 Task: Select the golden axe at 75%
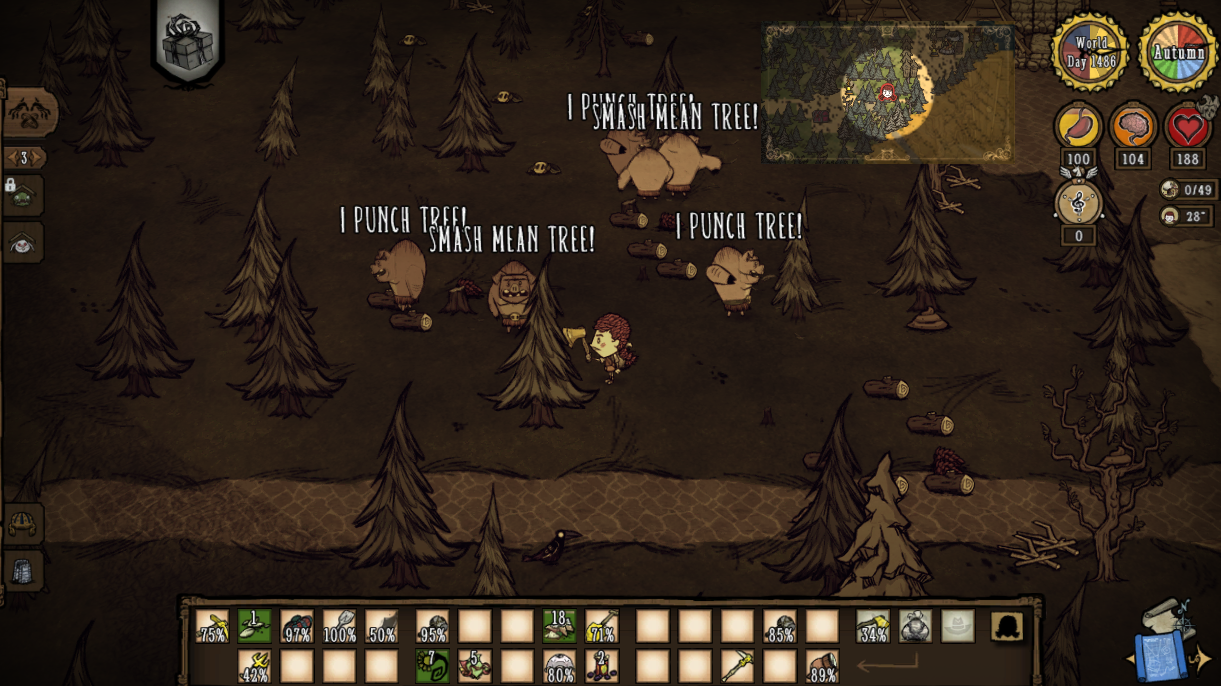pyautogui.click(x=212, y=627)
